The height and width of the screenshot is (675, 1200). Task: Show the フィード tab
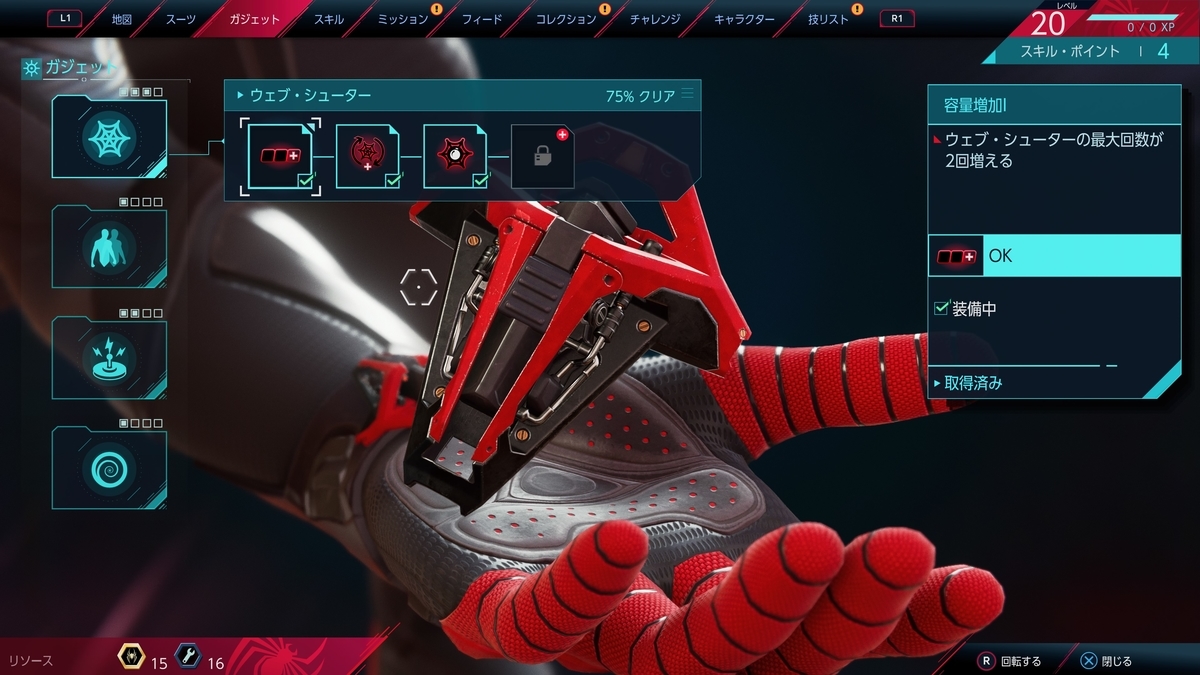click(x=481, y=19)
